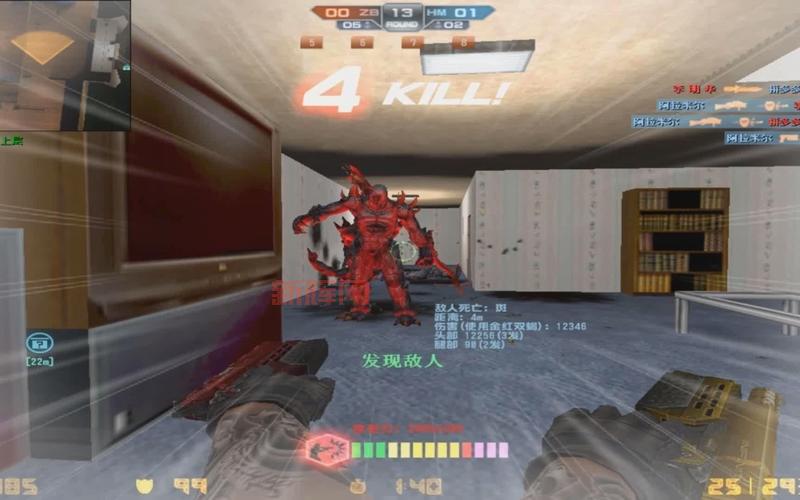Select the orange slot numbered 7
The width and height of the screenshot is (800, 500).
(x=412, y=42)
